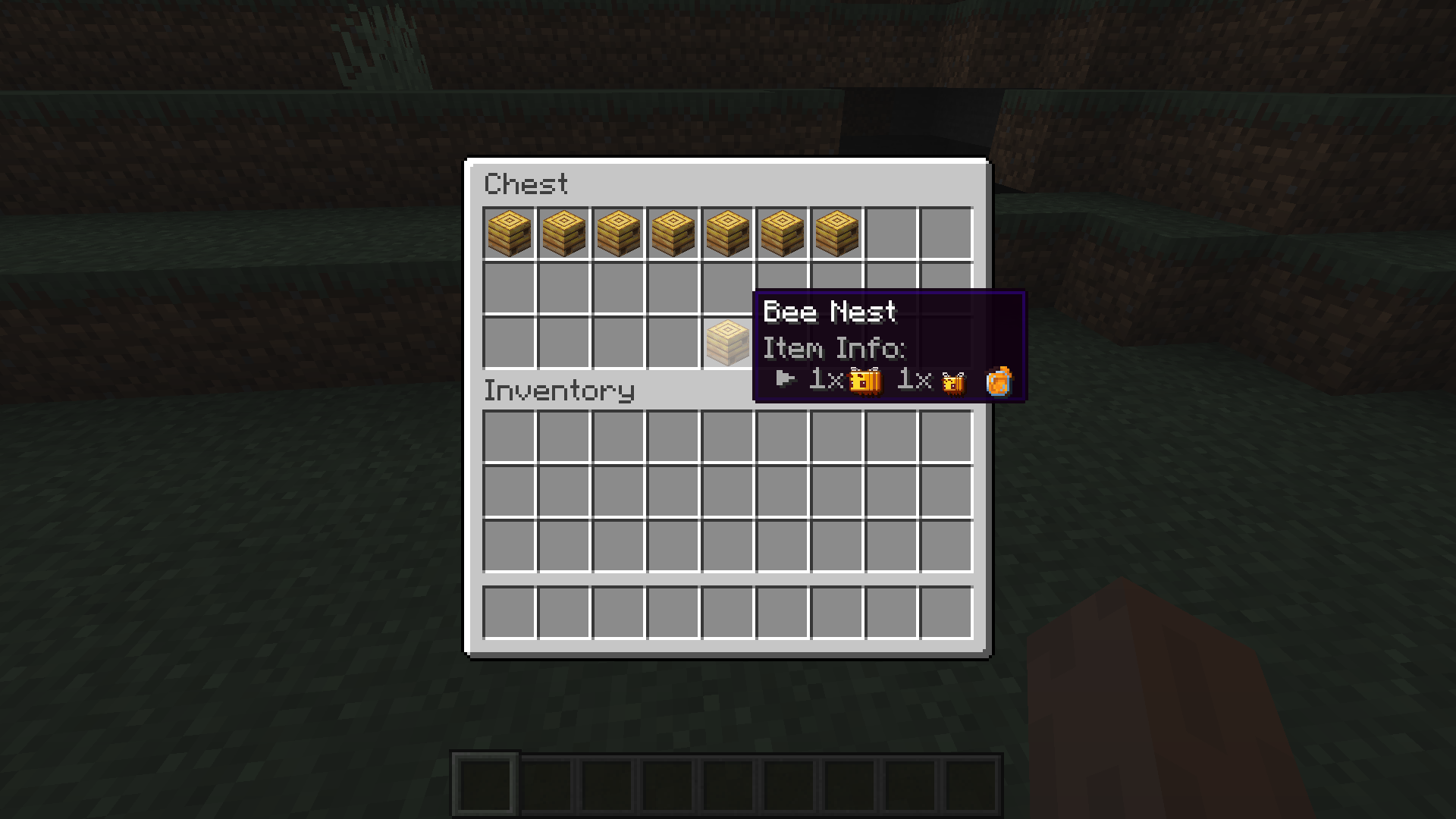1456x819 pixels.
Task: Click the top-right empty chest slot
Action: pos(946,234)
